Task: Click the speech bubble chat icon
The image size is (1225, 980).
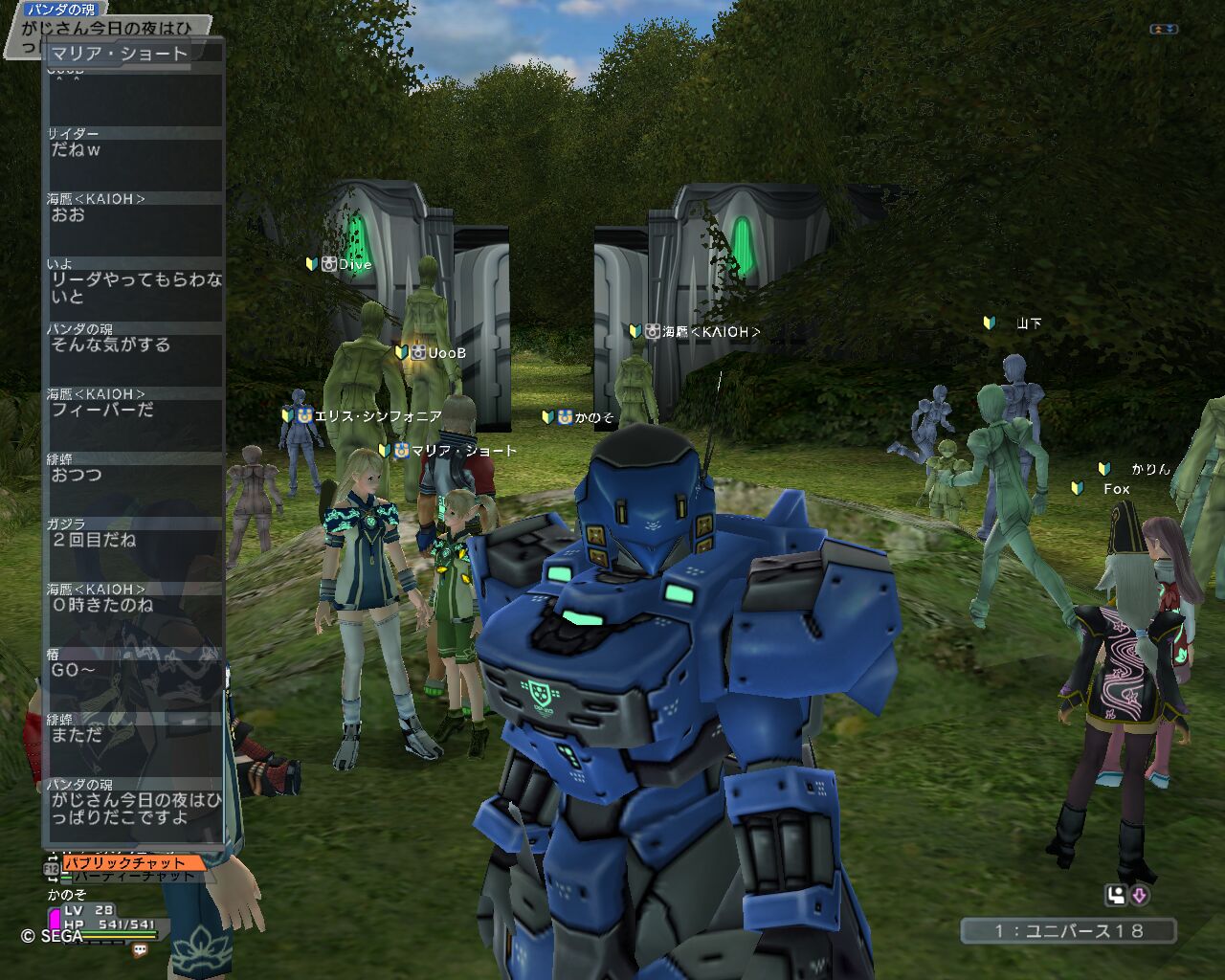Action: pyautogui.click(x=141, y=950)
